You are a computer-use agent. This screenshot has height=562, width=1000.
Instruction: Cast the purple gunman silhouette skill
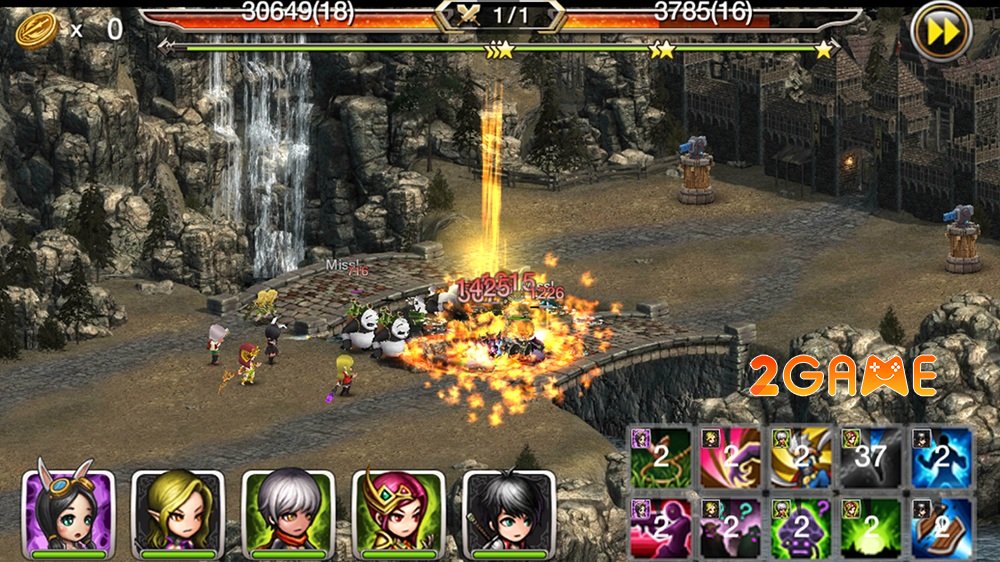click(661, 527)
